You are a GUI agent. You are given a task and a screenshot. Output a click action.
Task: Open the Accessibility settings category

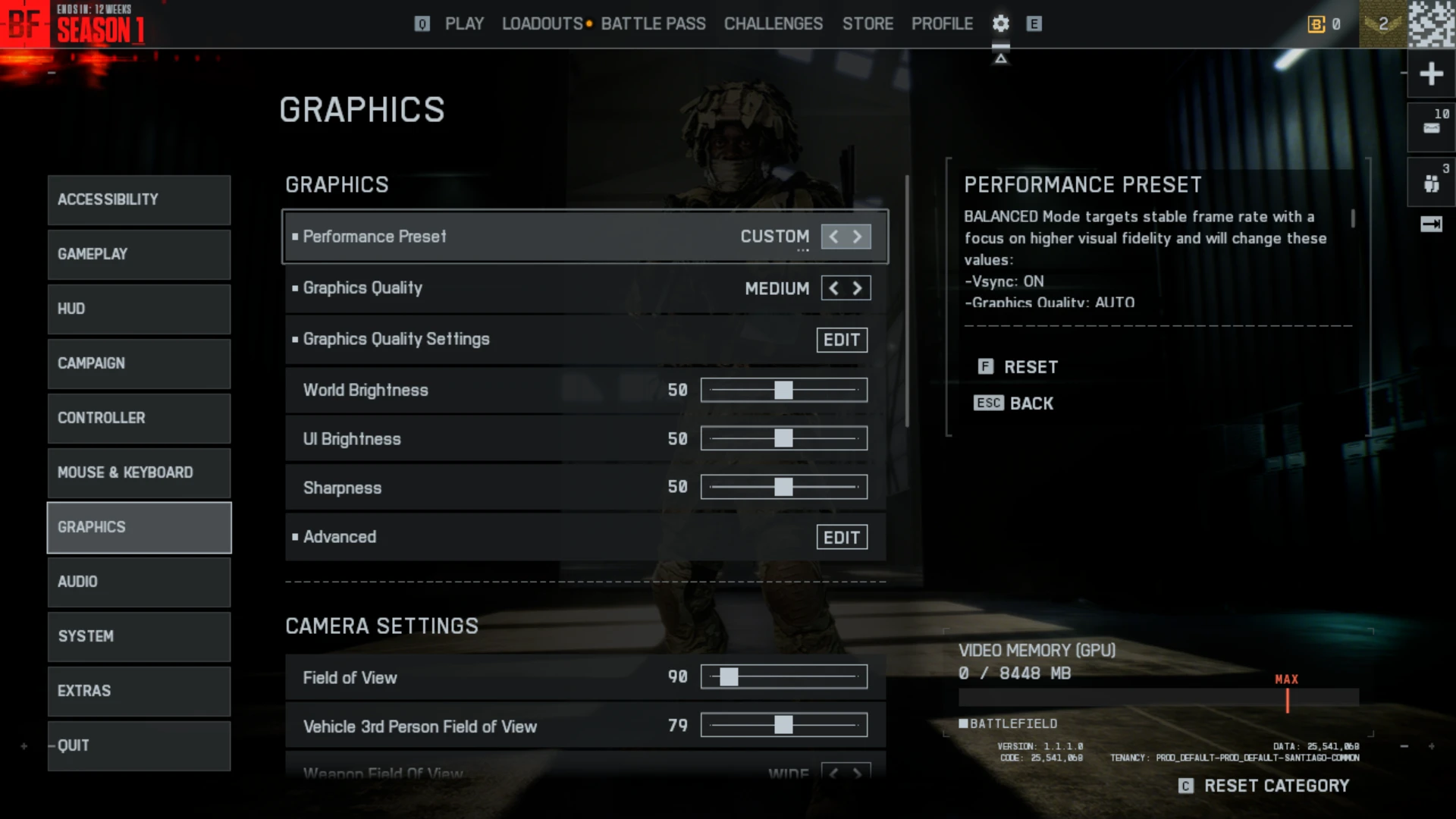point(139,199)
